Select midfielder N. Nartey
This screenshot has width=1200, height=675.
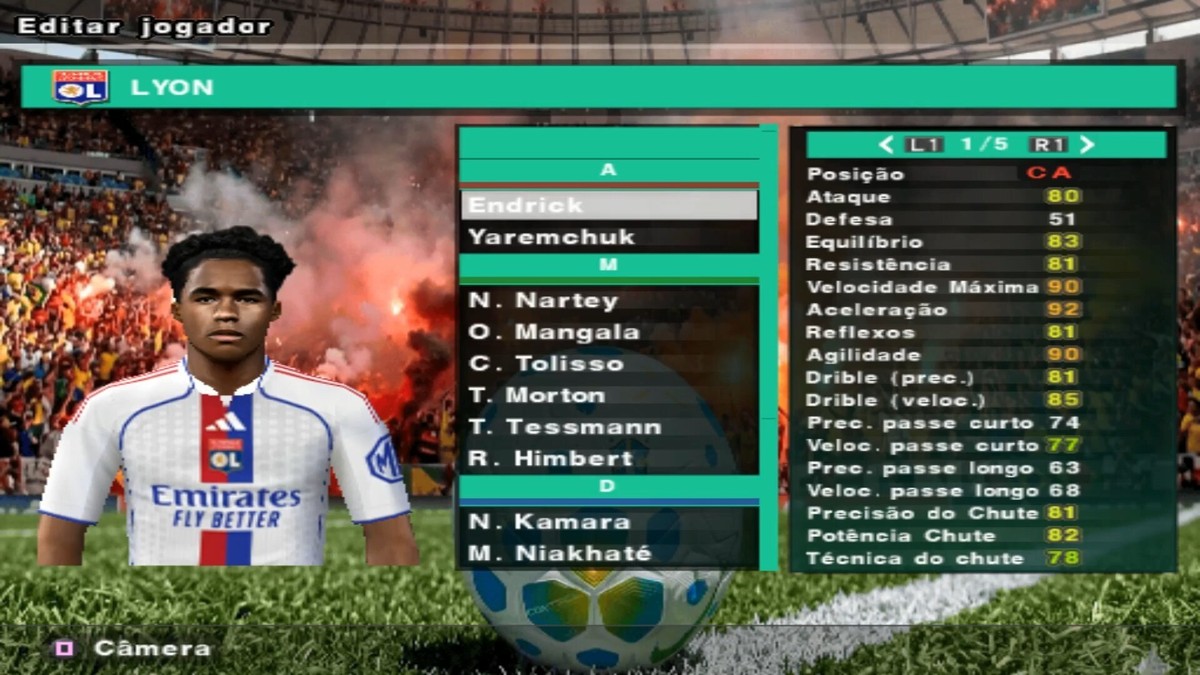[x=608, y=300]
